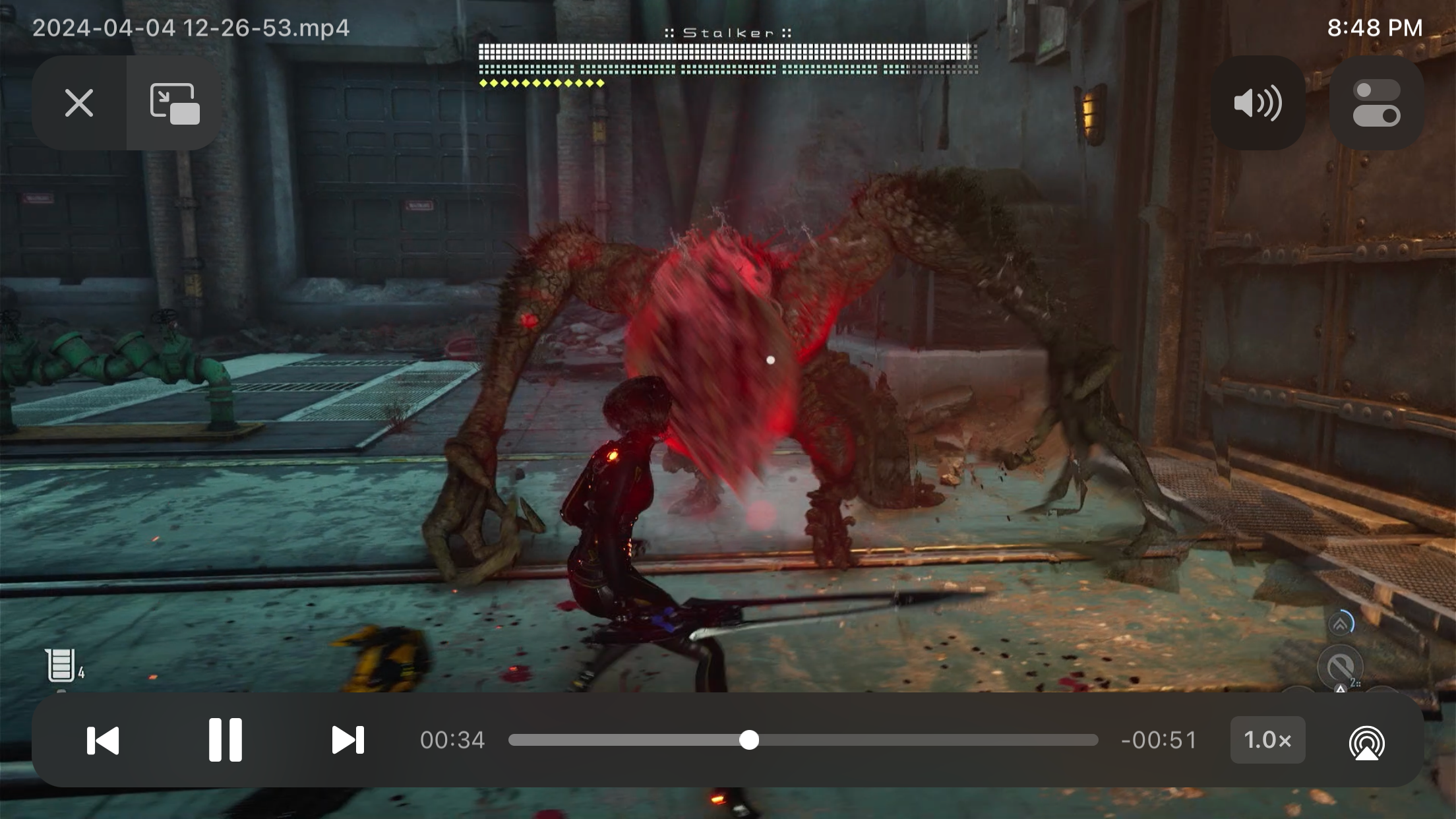Close the video player
1456x819 pixels.
tap(79, 103)
